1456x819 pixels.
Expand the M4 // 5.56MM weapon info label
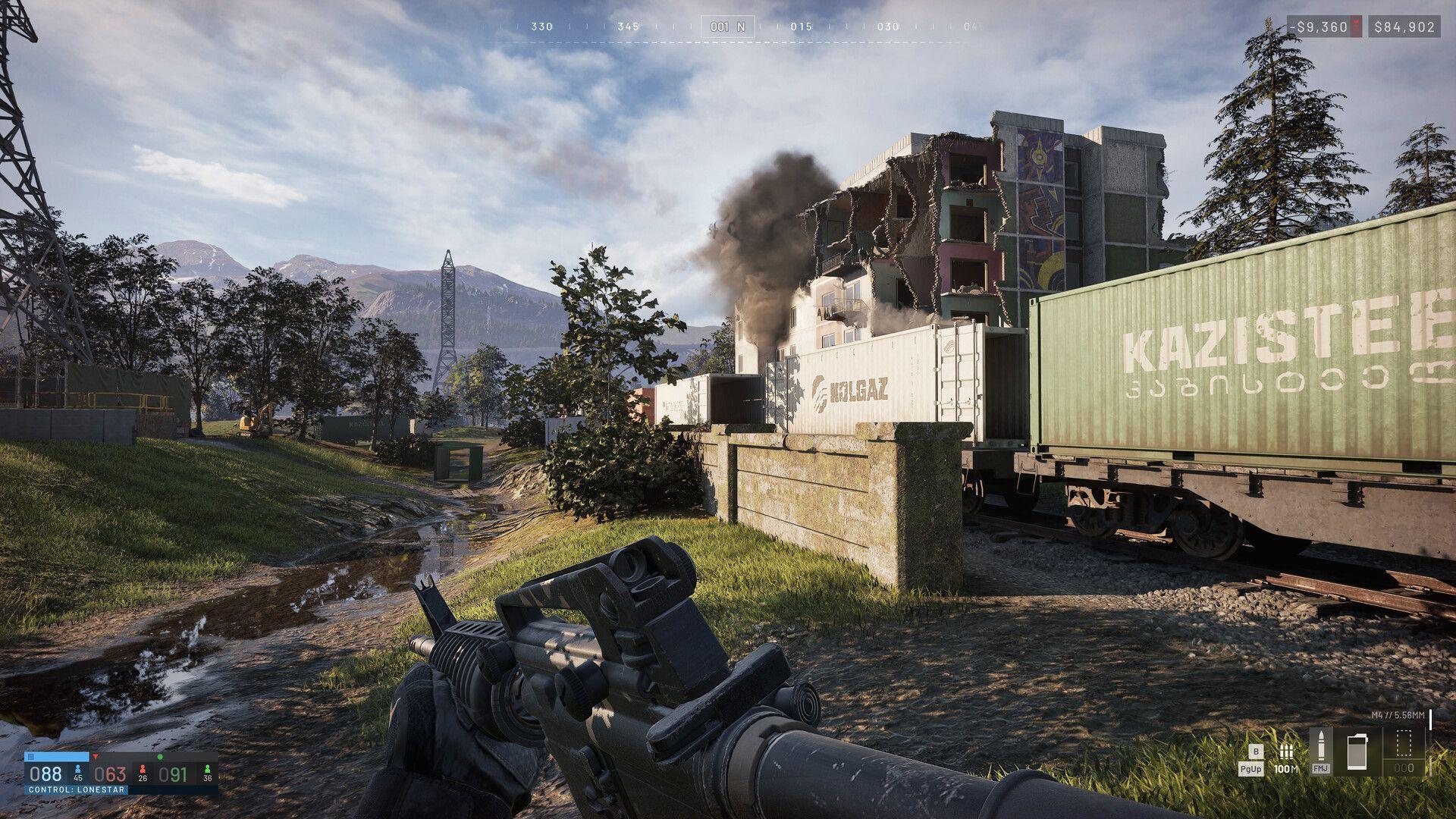pyautogui.click(x=1398, y=715)
